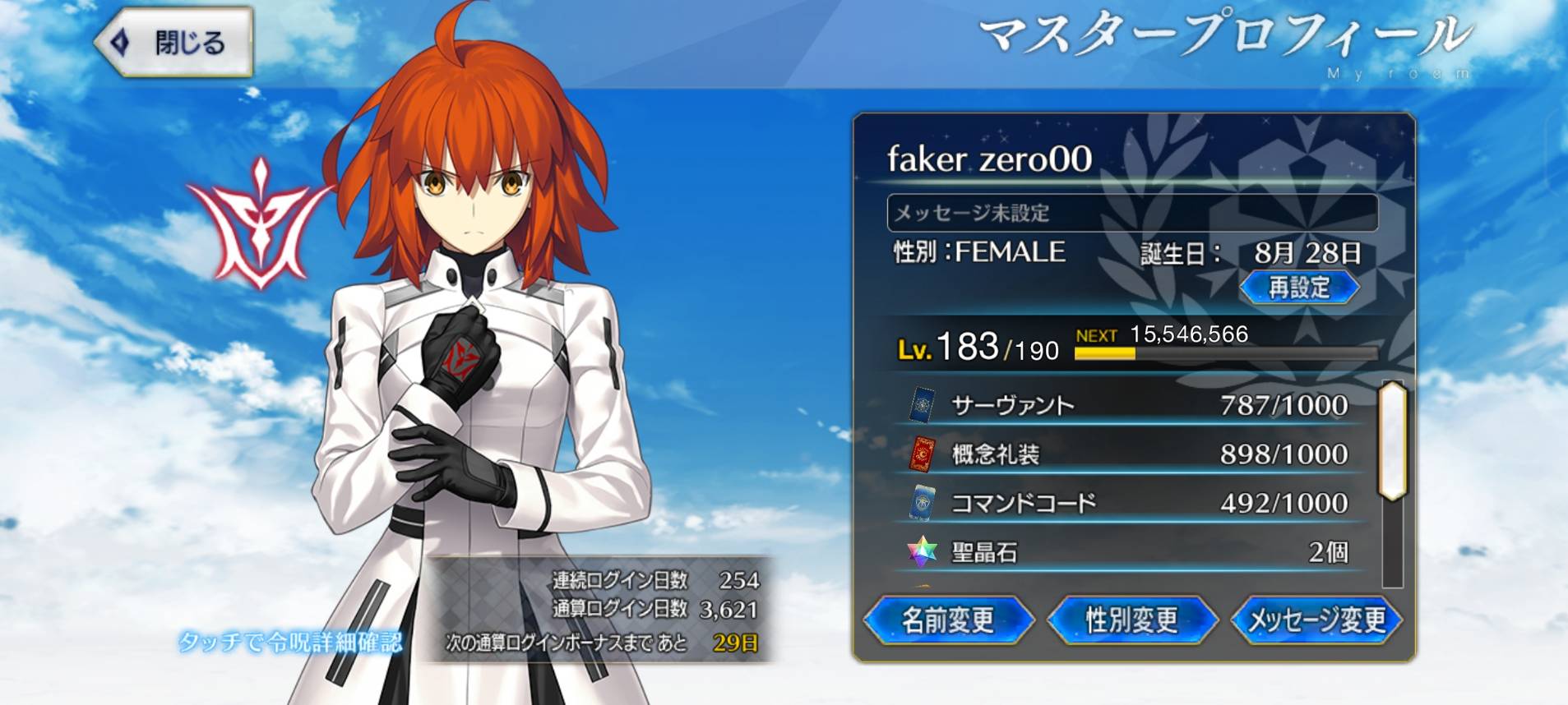Close the Master Profile with 閉じる button

point(174,42)
